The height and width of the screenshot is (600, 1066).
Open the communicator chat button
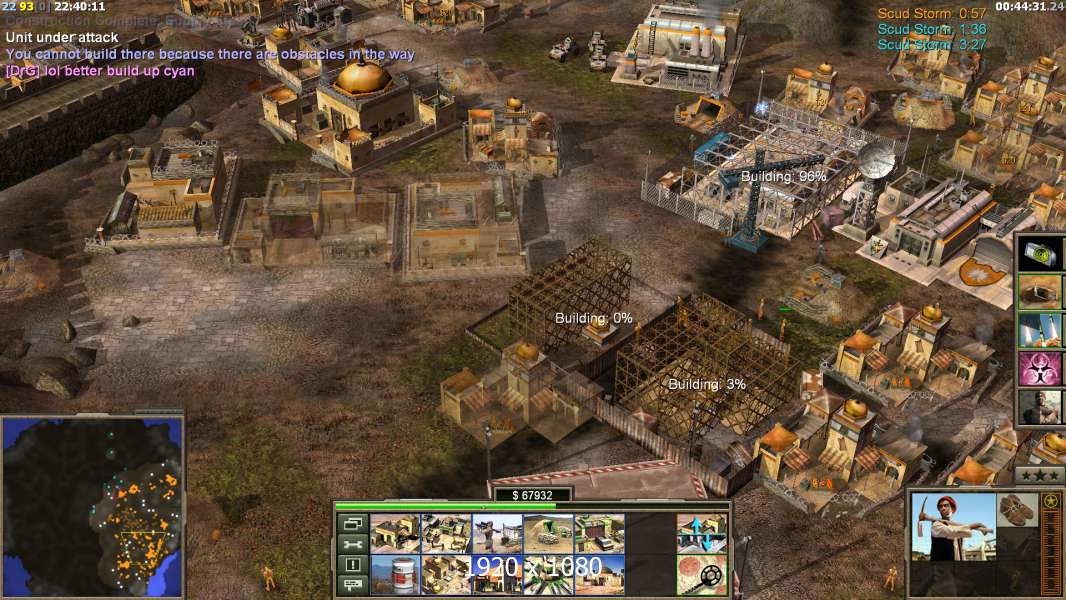pyautogui.click(x=351, y=585)
